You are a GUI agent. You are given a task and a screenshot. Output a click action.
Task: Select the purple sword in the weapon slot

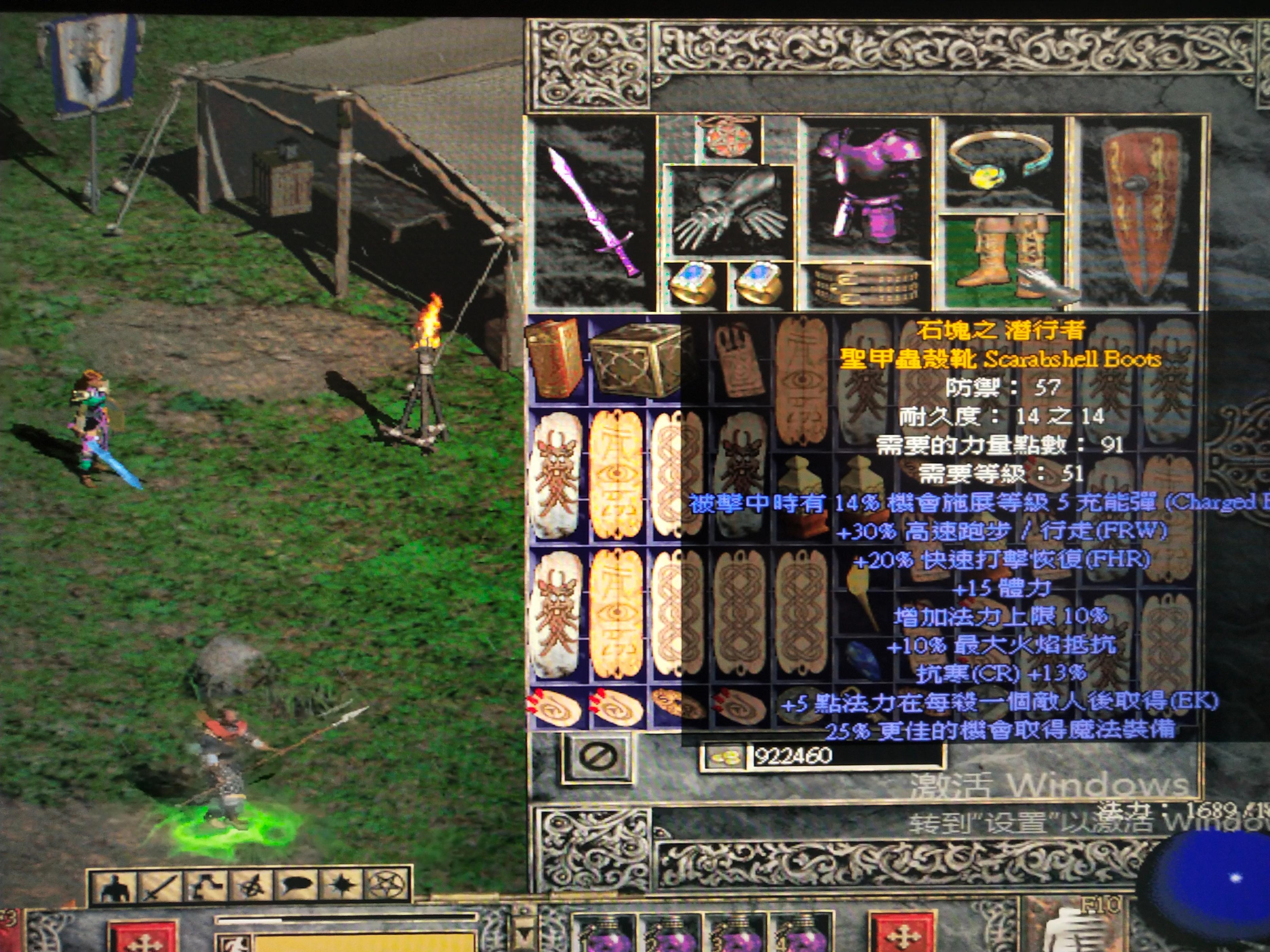click(594, 212)
